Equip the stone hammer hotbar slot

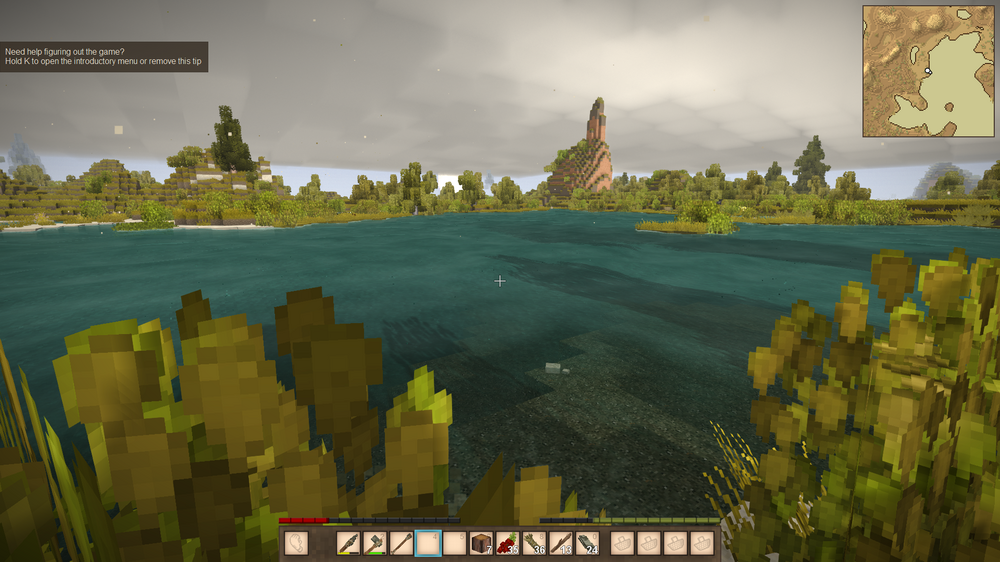pyautogui.click(x=375, y=543)
